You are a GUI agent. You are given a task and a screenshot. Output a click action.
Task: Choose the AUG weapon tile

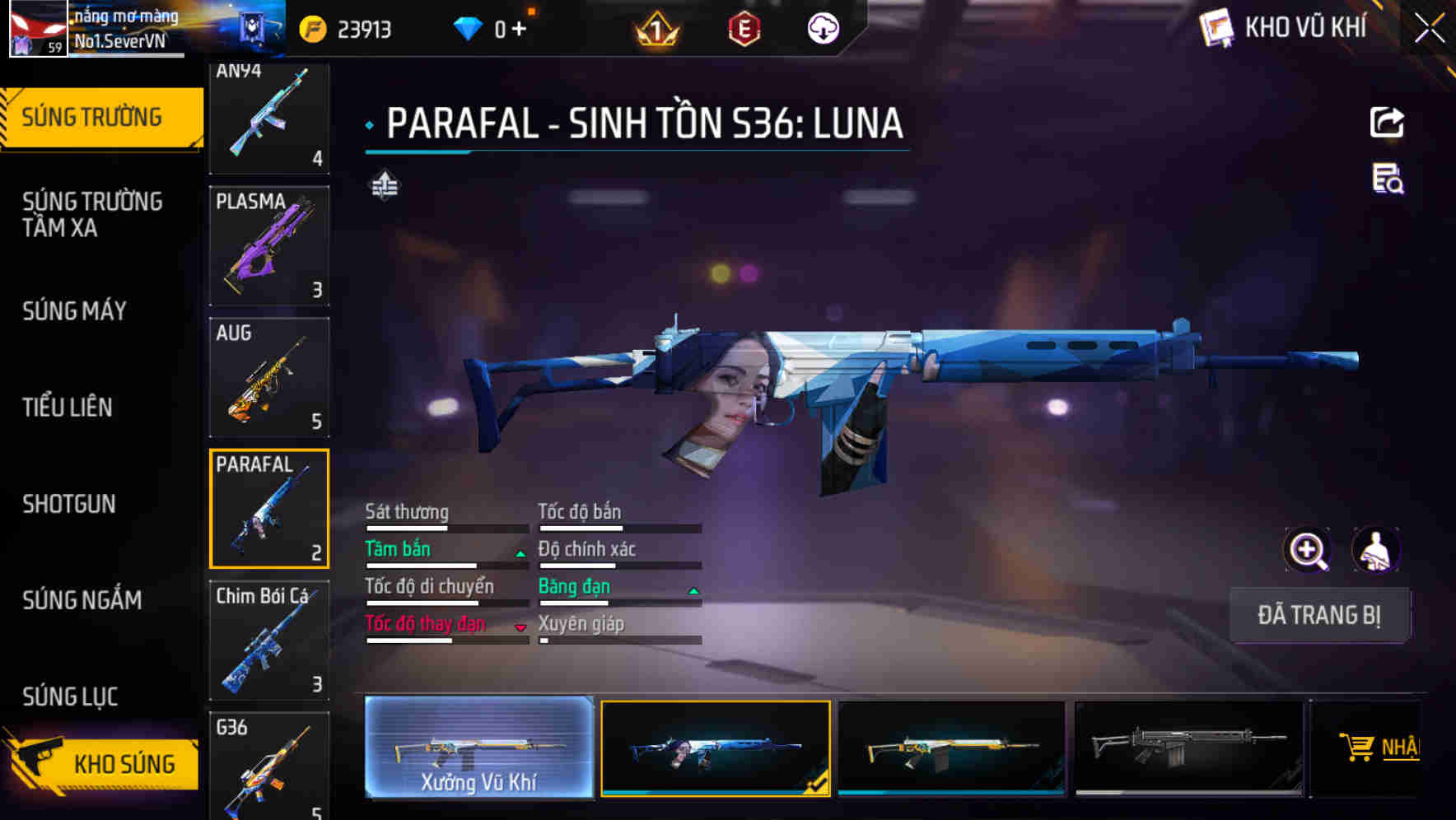coord(269,377)
